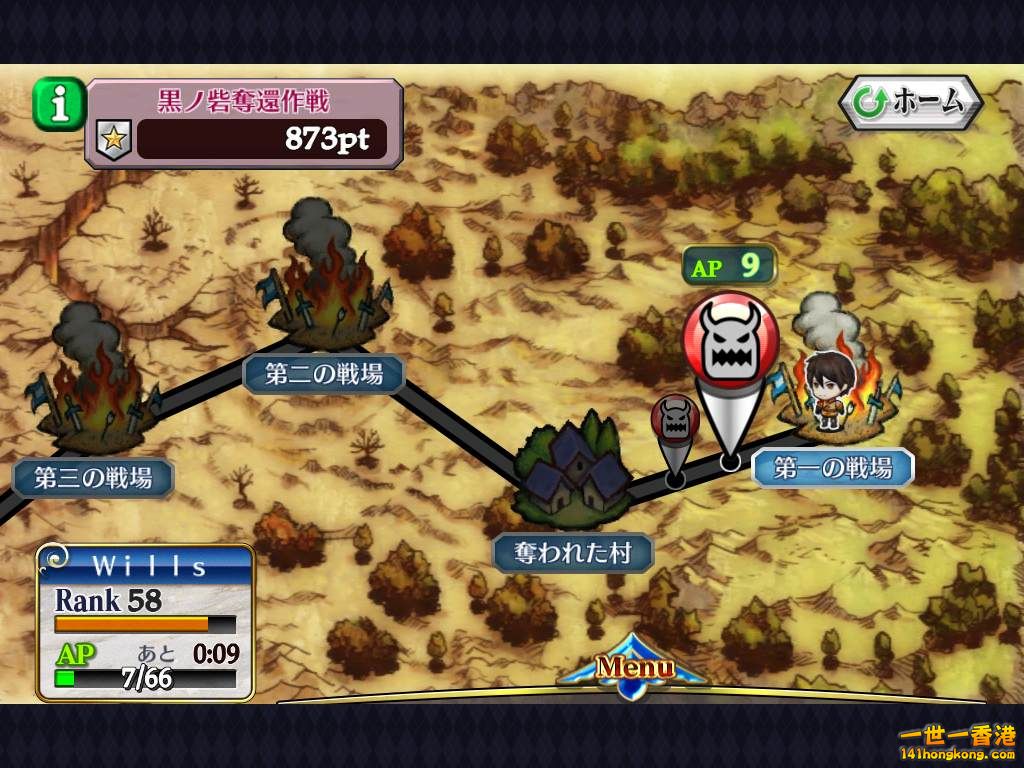Tap the small dark demon map marker

676,422
